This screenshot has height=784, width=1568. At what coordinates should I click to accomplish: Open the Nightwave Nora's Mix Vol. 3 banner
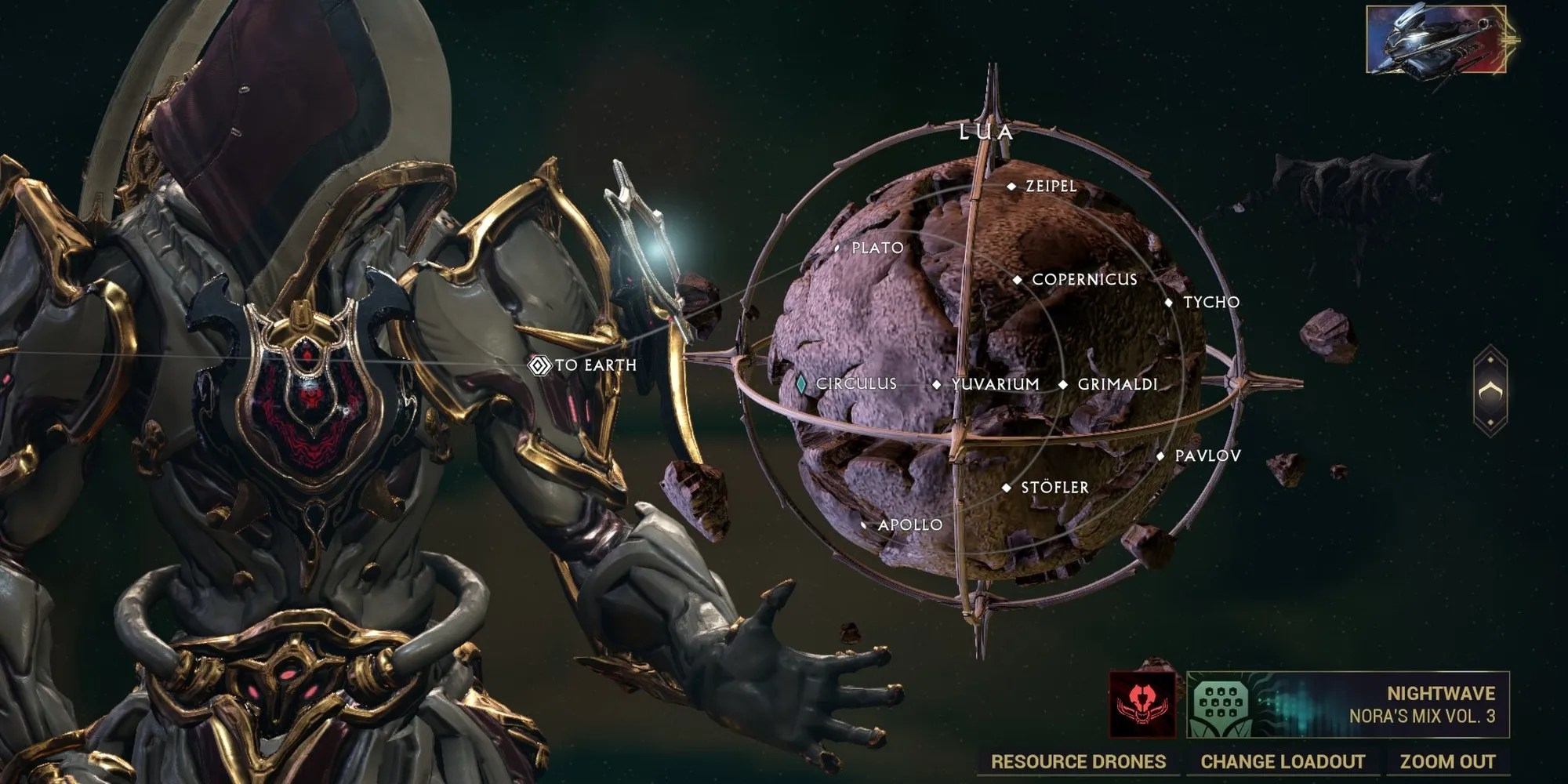click(x=1347, y=705)
